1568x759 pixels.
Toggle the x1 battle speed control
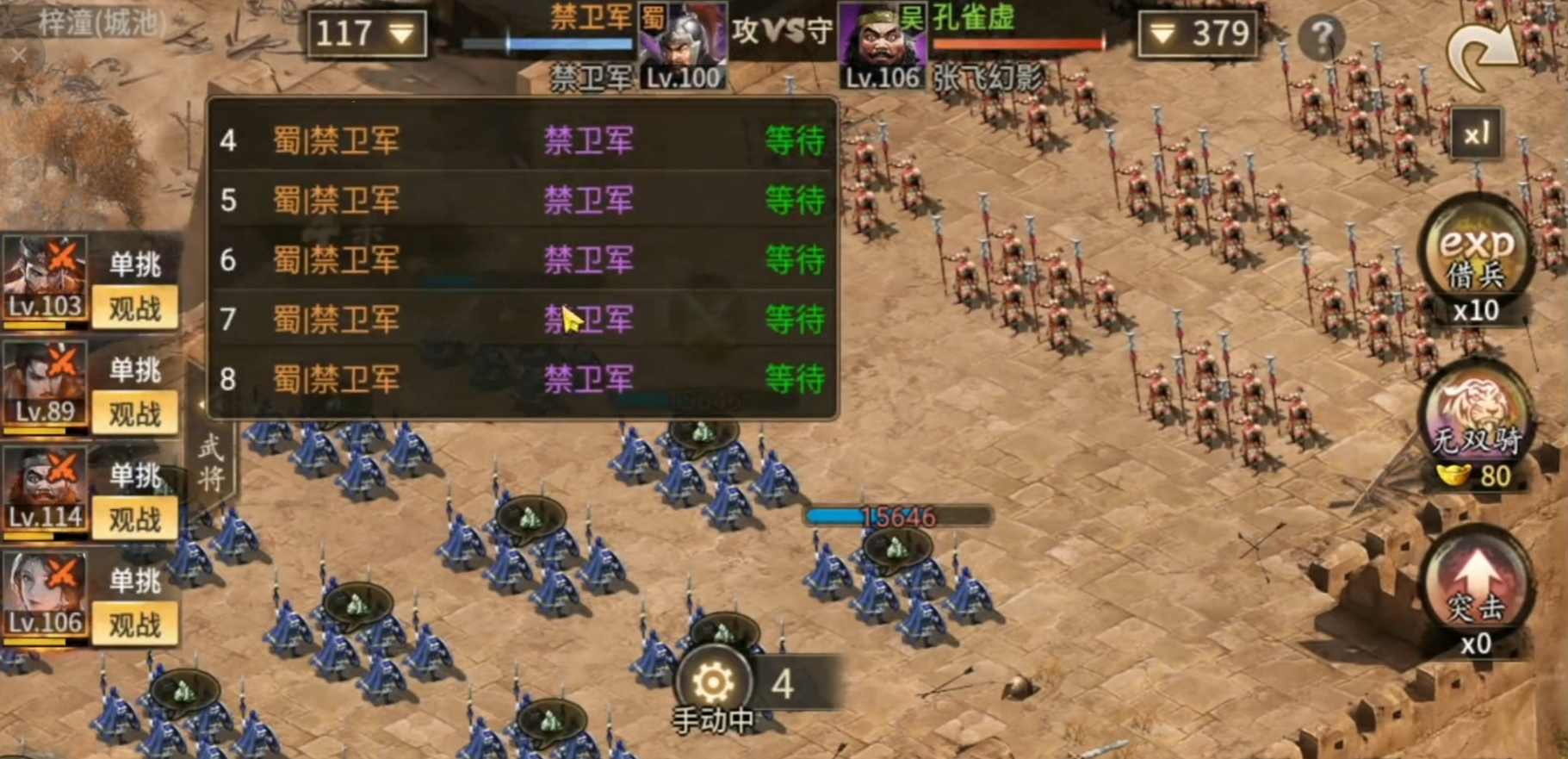click(x=1478, y=134)
